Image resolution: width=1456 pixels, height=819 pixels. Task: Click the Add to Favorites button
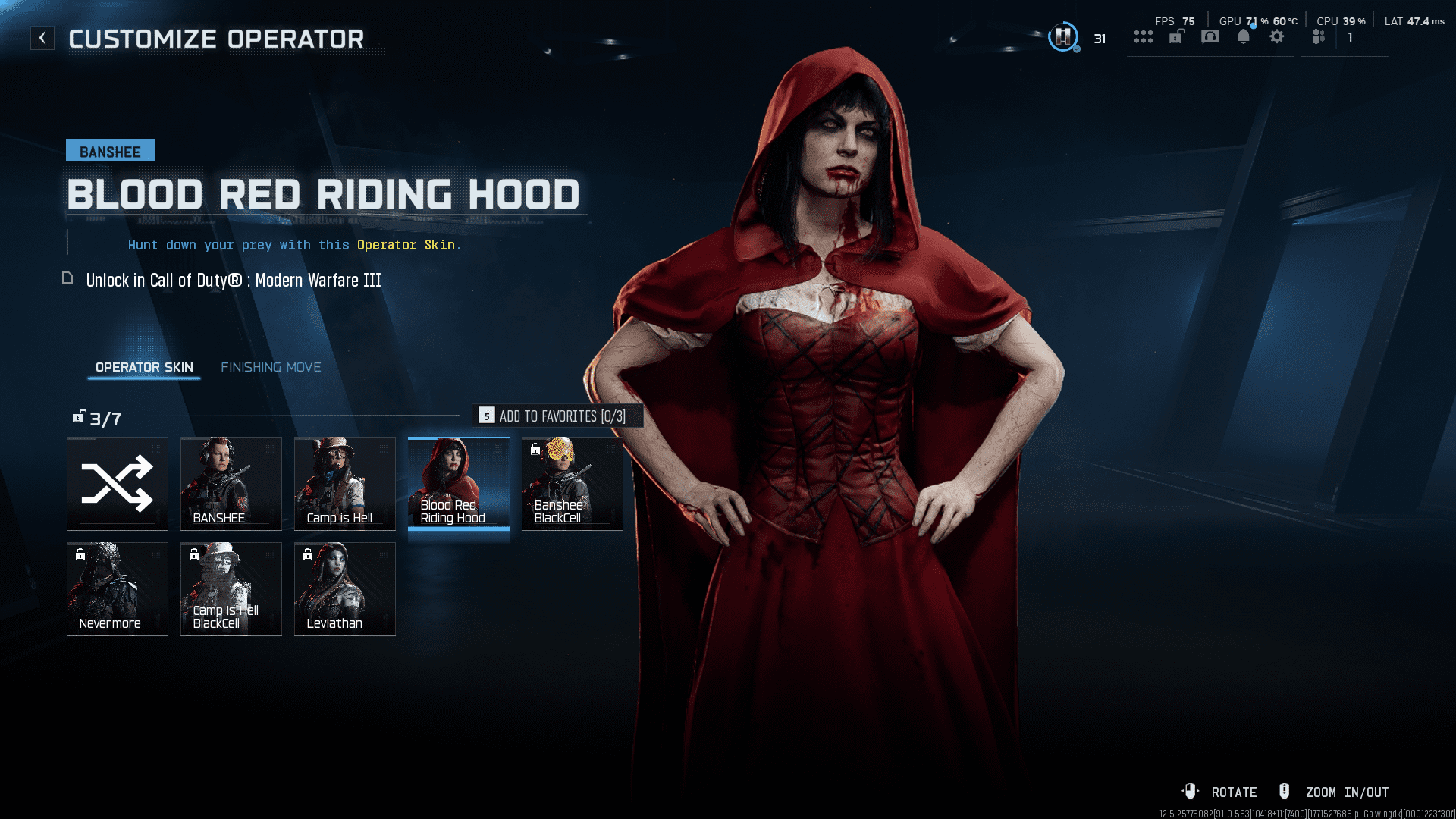558,416
